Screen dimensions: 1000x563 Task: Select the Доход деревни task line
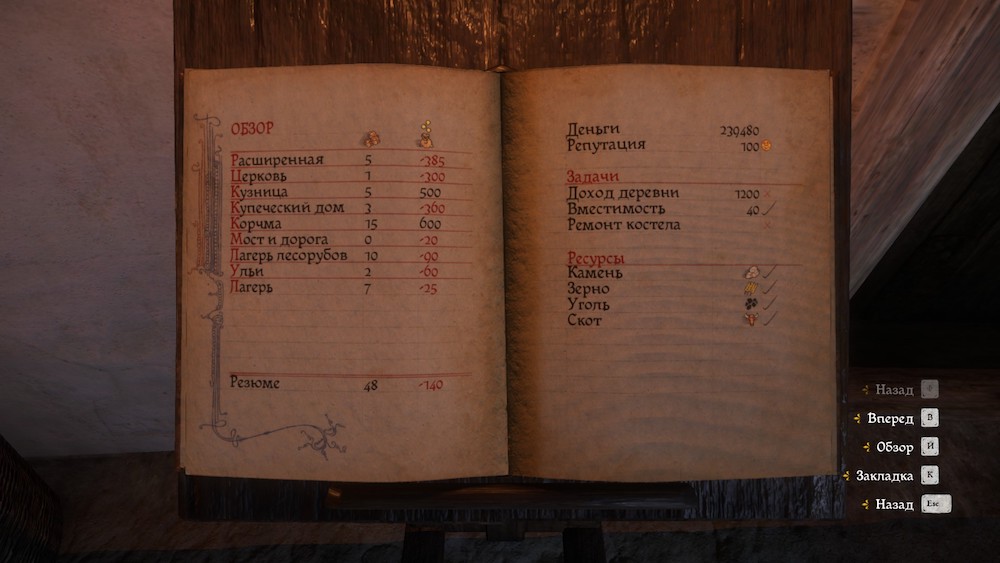pyautogui.click(x=622, y=193)
